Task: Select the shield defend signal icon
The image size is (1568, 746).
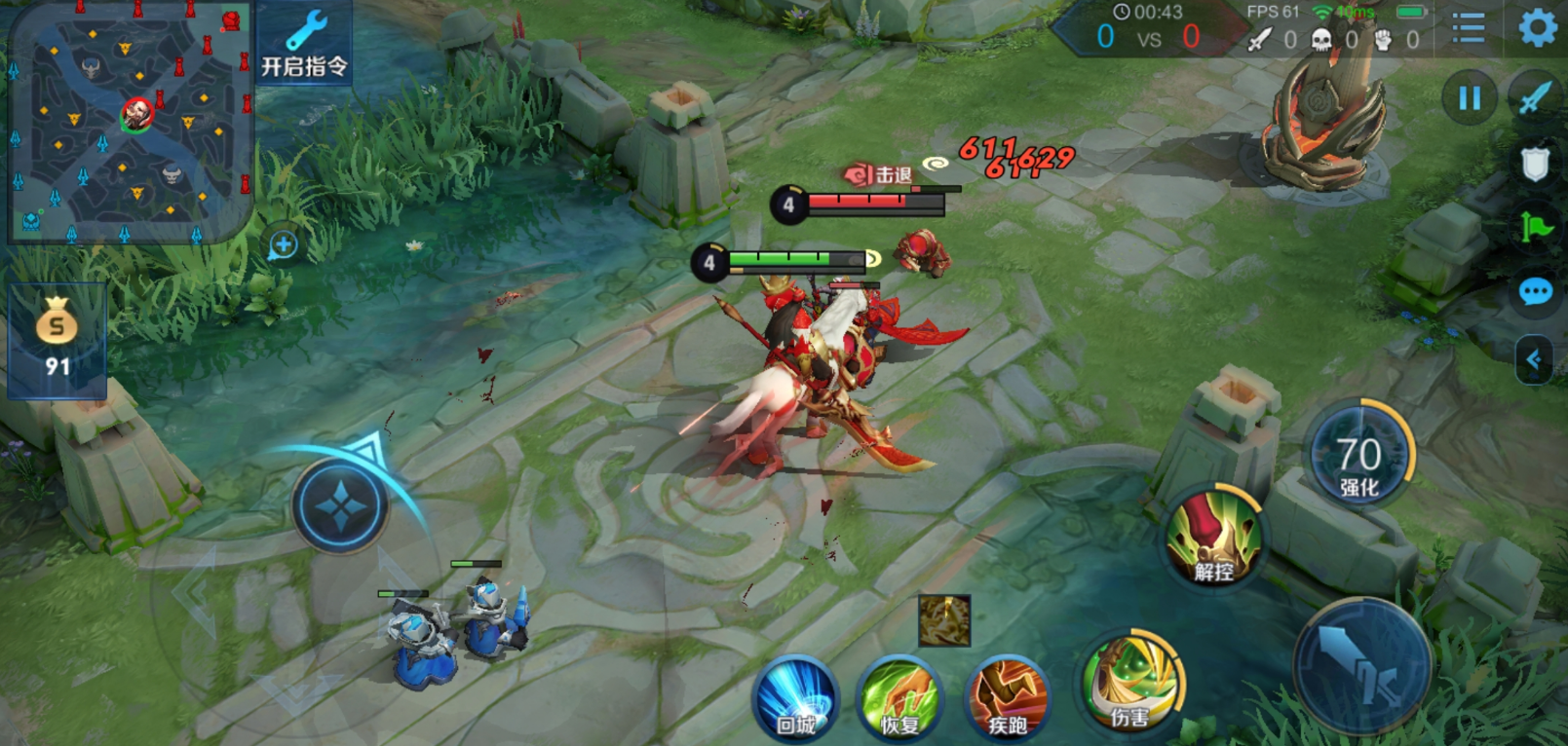Action: point(1535,164)
